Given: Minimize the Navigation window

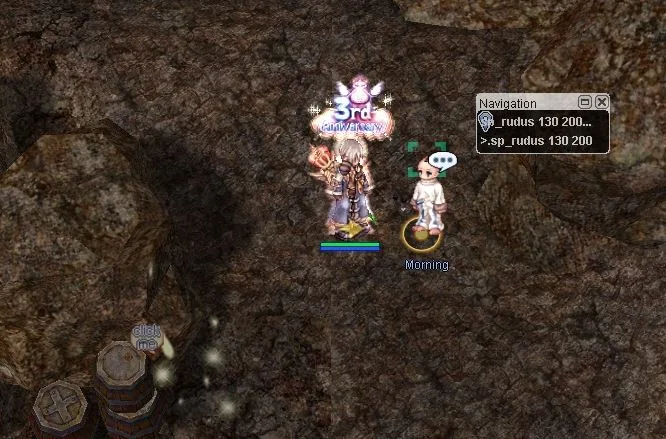Looking at the screenshot, I should point(586,102).
